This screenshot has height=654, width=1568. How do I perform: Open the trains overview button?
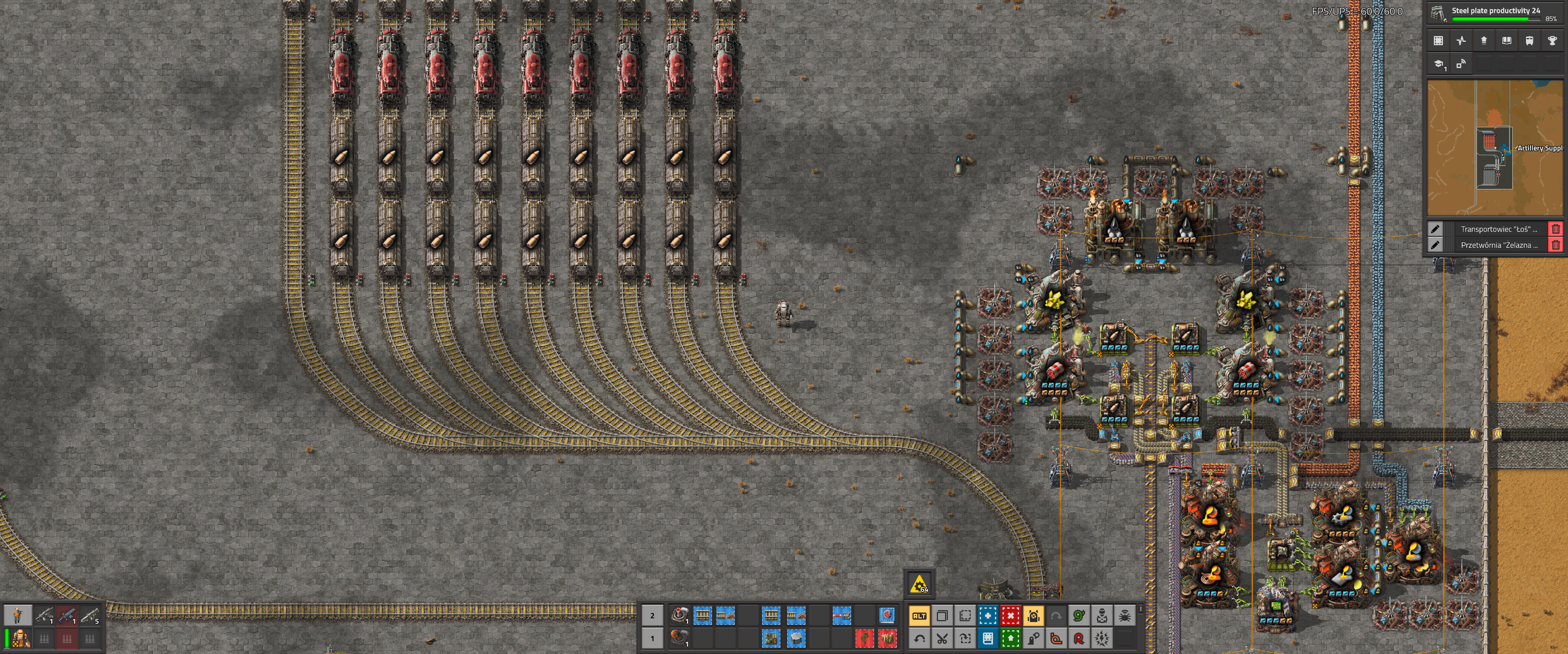[x=1529, y=41]
